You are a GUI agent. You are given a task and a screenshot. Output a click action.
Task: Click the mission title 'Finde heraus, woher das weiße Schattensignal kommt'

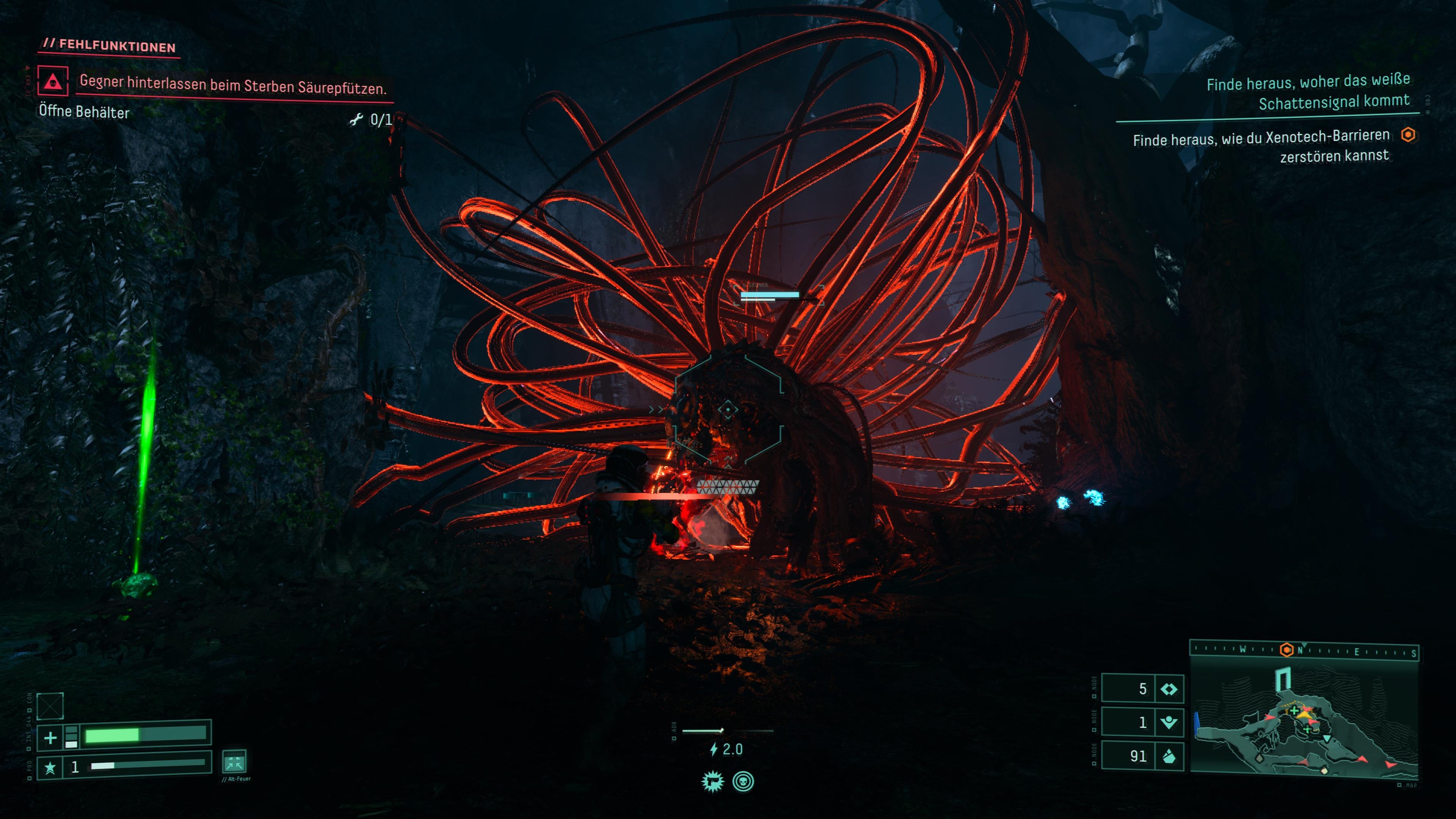[x=1308, y=91]
